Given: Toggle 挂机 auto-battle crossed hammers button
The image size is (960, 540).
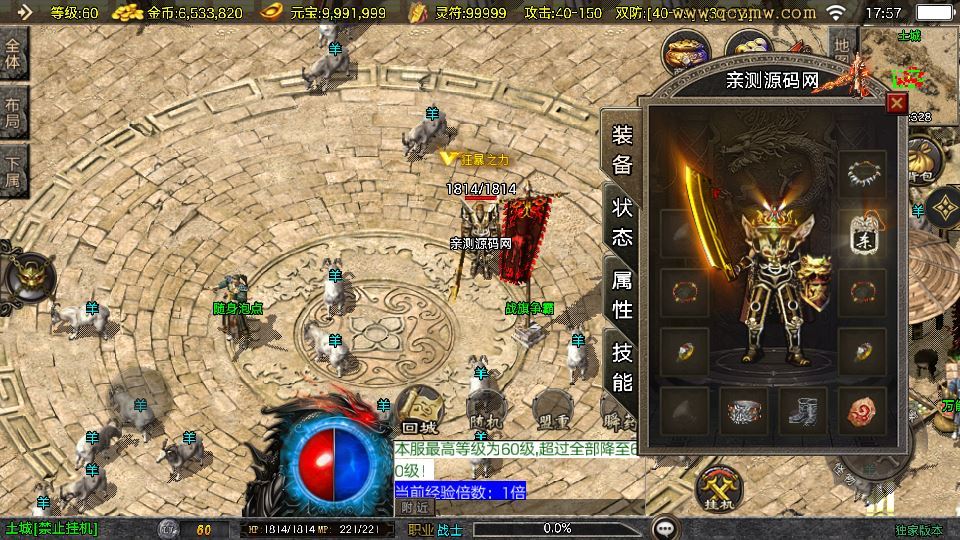Looking at the screenshot, I should 717,488.
